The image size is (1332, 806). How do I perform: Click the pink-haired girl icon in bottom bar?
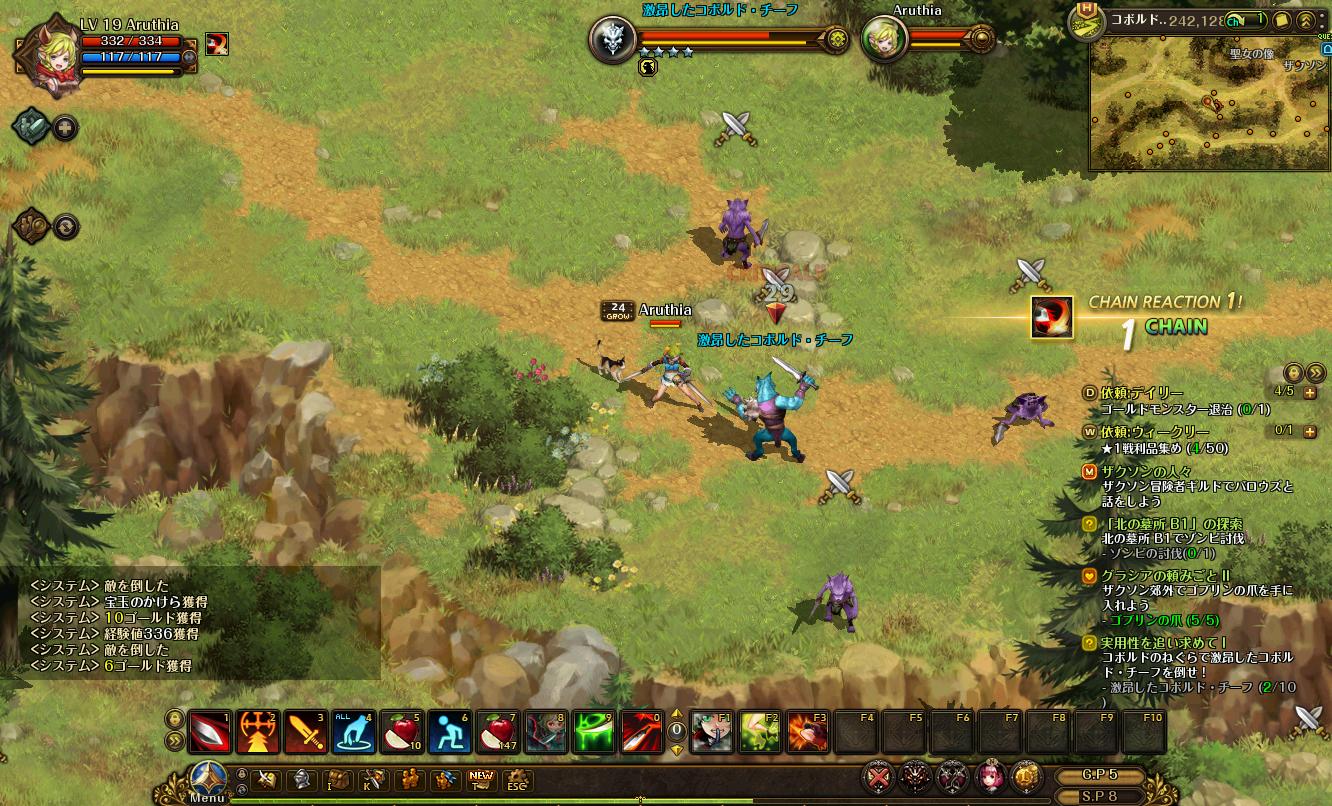pos(988,777)
